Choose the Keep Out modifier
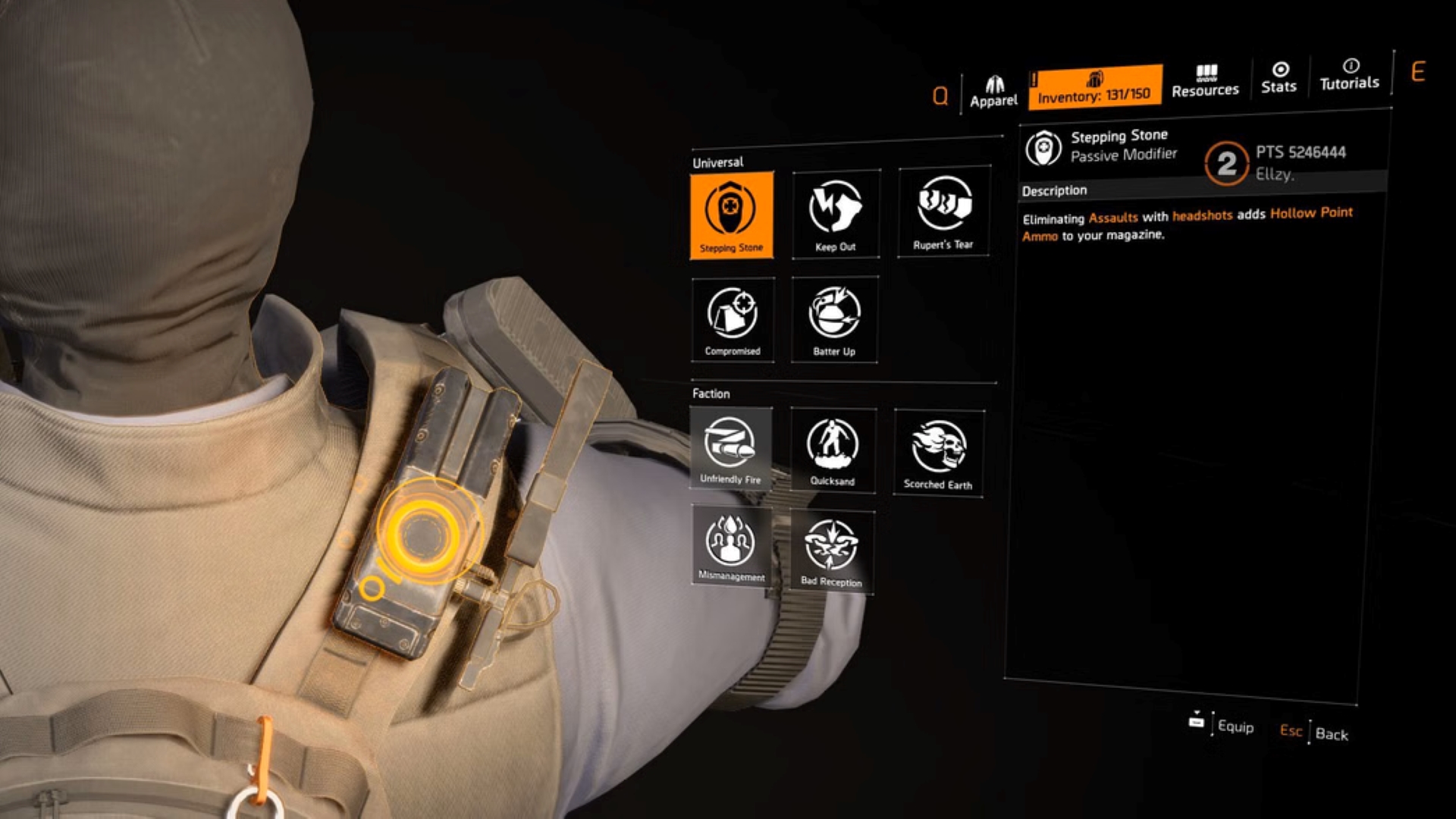Viewport: 1456px width, 819px height. 836,214
